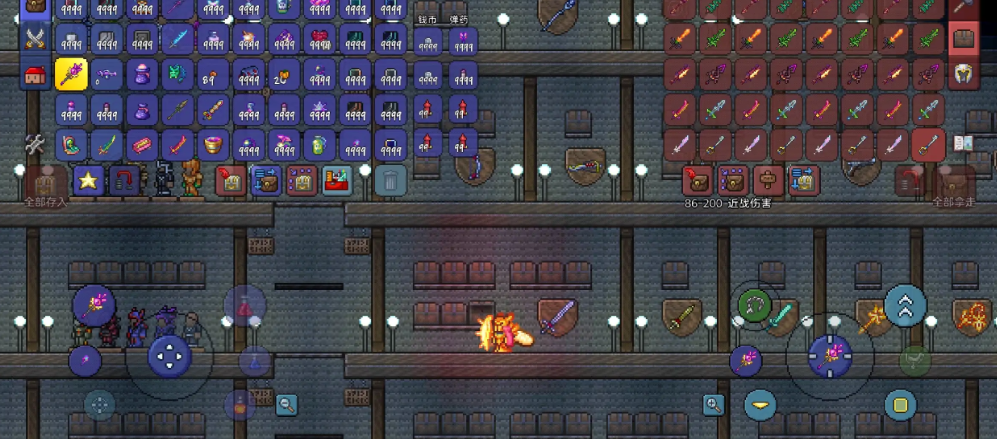The height and width of the screenshot is (439, 997).
Task: Toggle the gold star favorite button
Action: pos(88,181)
